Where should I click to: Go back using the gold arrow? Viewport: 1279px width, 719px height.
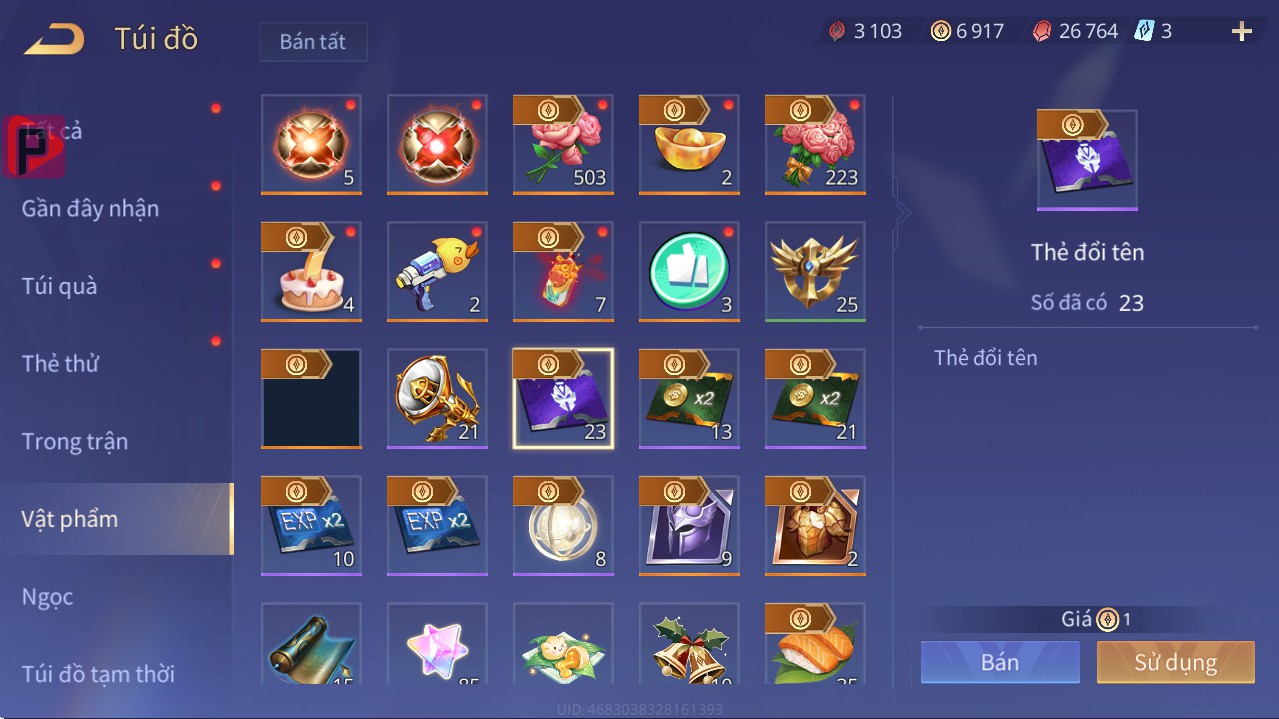55,39
